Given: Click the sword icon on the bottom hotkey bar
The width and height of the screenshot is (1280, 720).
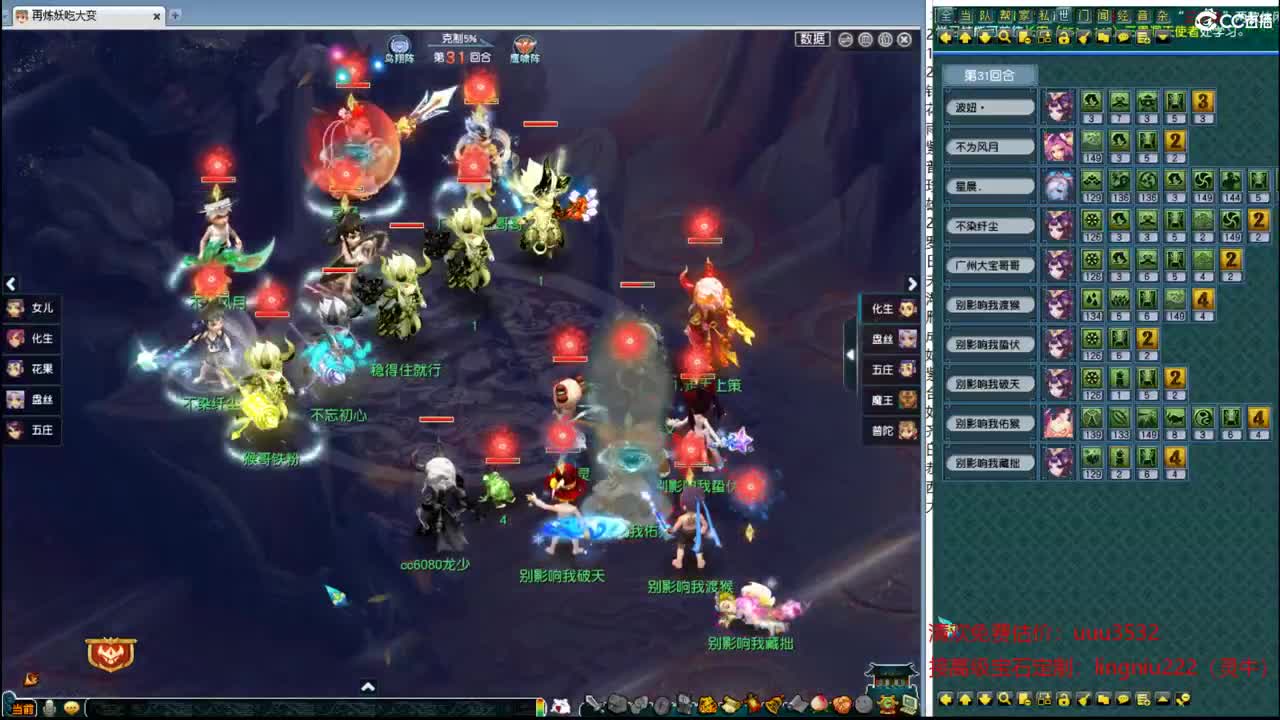Looking at the screenshot, I should coord(593,704).
